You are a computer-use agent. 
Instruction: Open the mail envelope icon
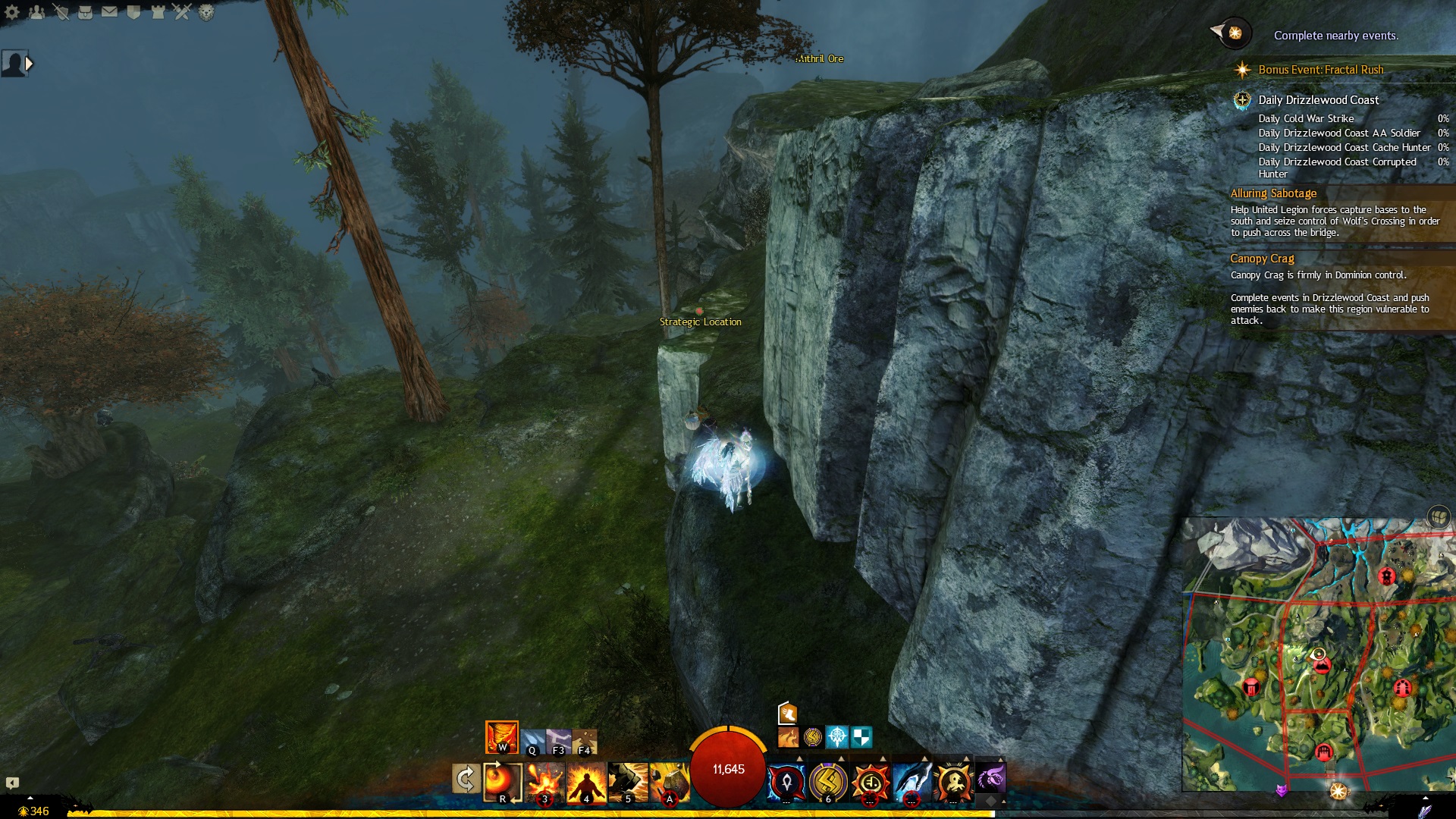109,12
